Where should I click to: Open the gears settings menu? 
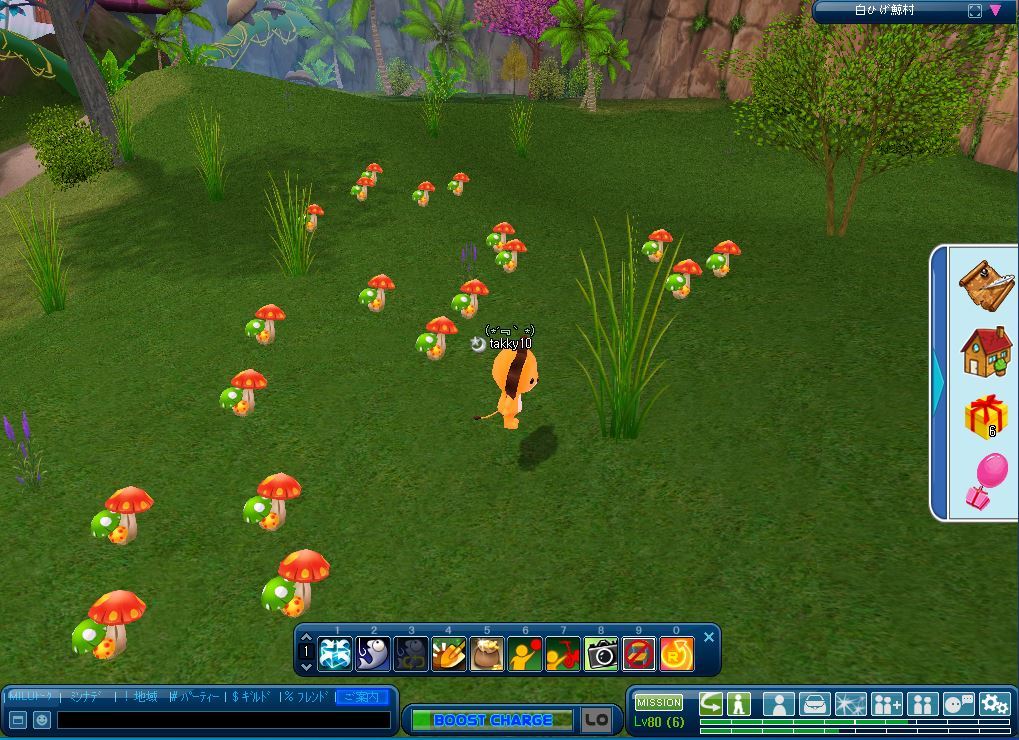(994, 704)
